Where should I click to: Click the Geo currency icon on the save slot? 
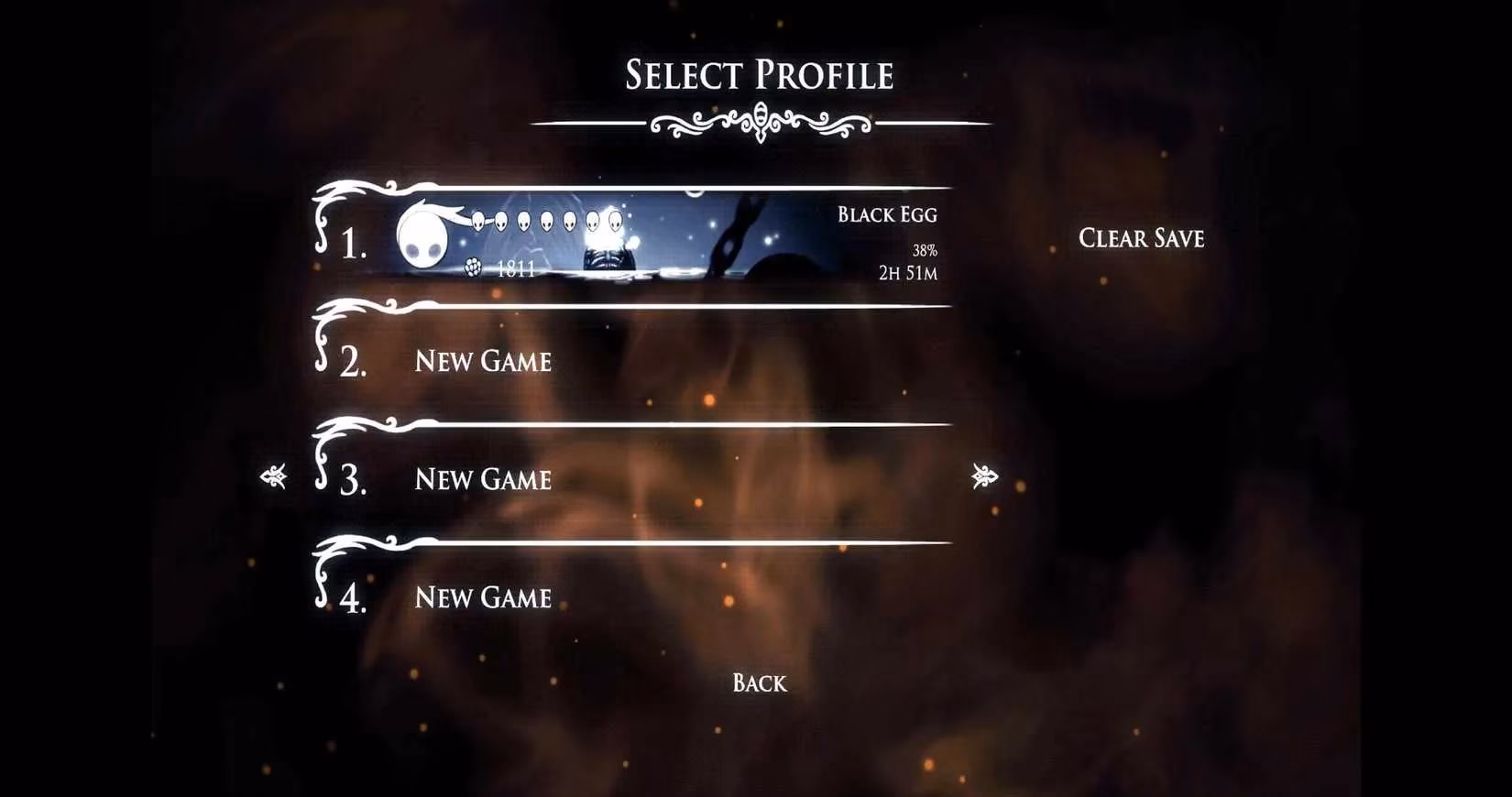473,267
